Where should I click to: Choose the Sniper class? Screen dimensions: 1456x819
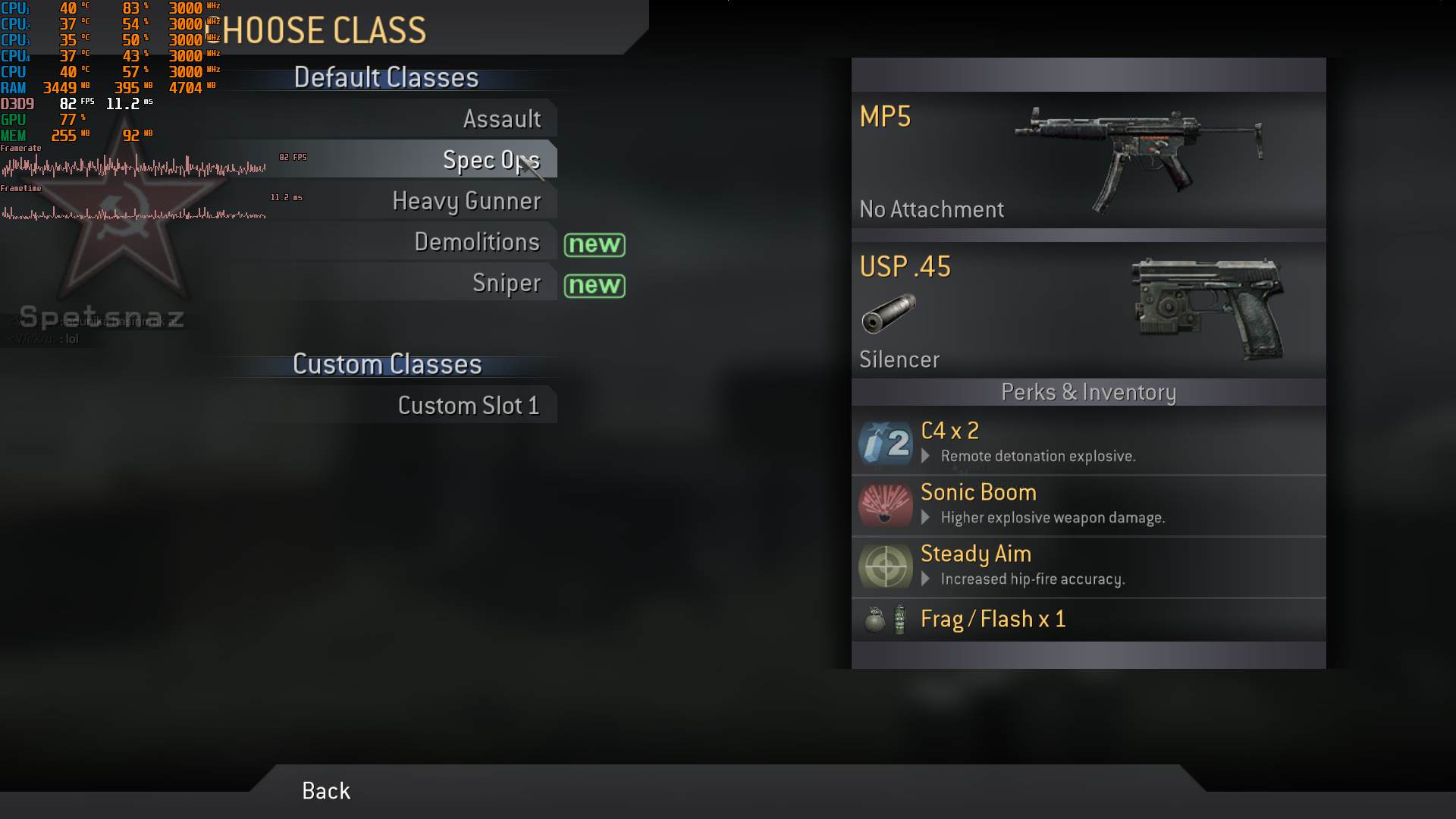coord(506,283)
